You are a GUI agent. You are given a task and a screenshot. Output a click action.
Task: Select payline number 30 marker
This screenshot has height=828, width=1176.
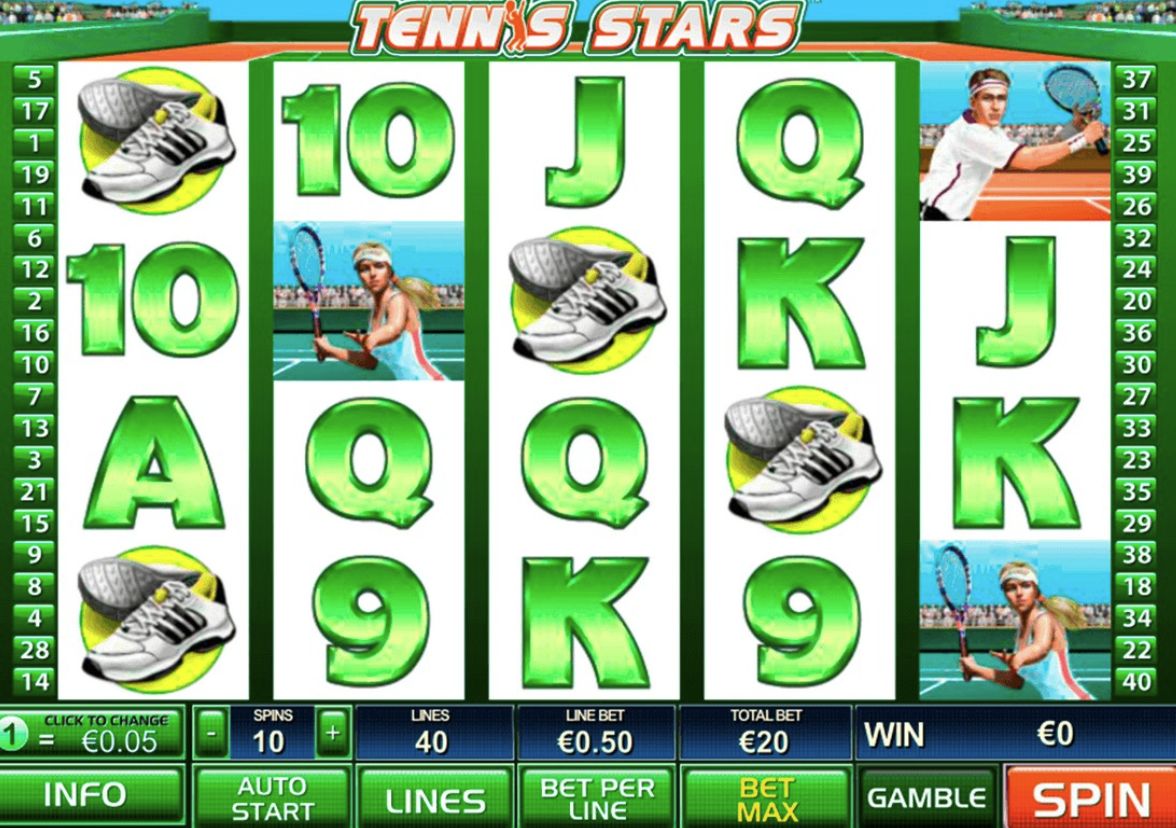coord(1138,364)
